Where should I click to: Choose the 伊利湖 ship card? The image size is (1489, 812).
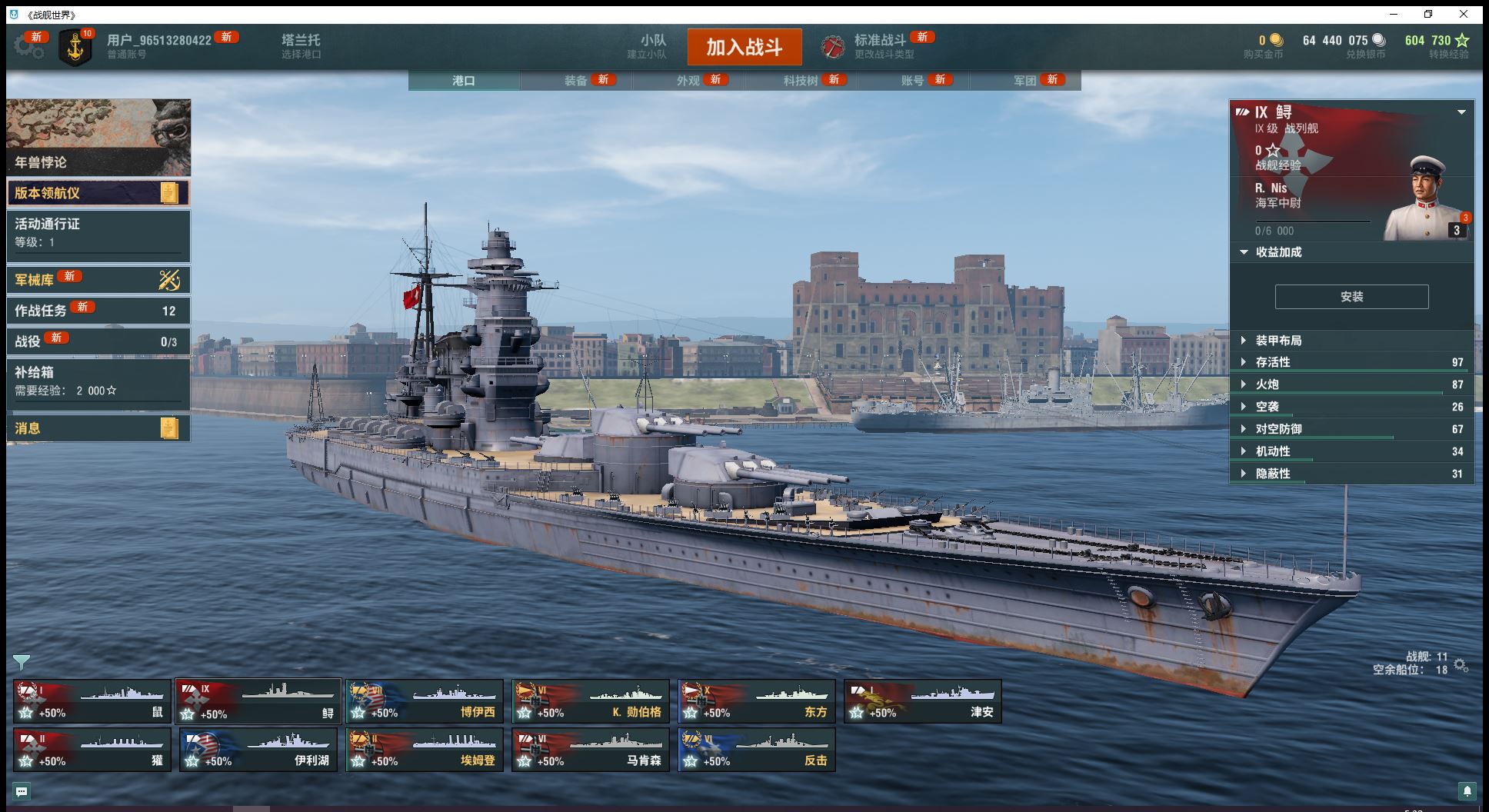click(x=258, y=750)
